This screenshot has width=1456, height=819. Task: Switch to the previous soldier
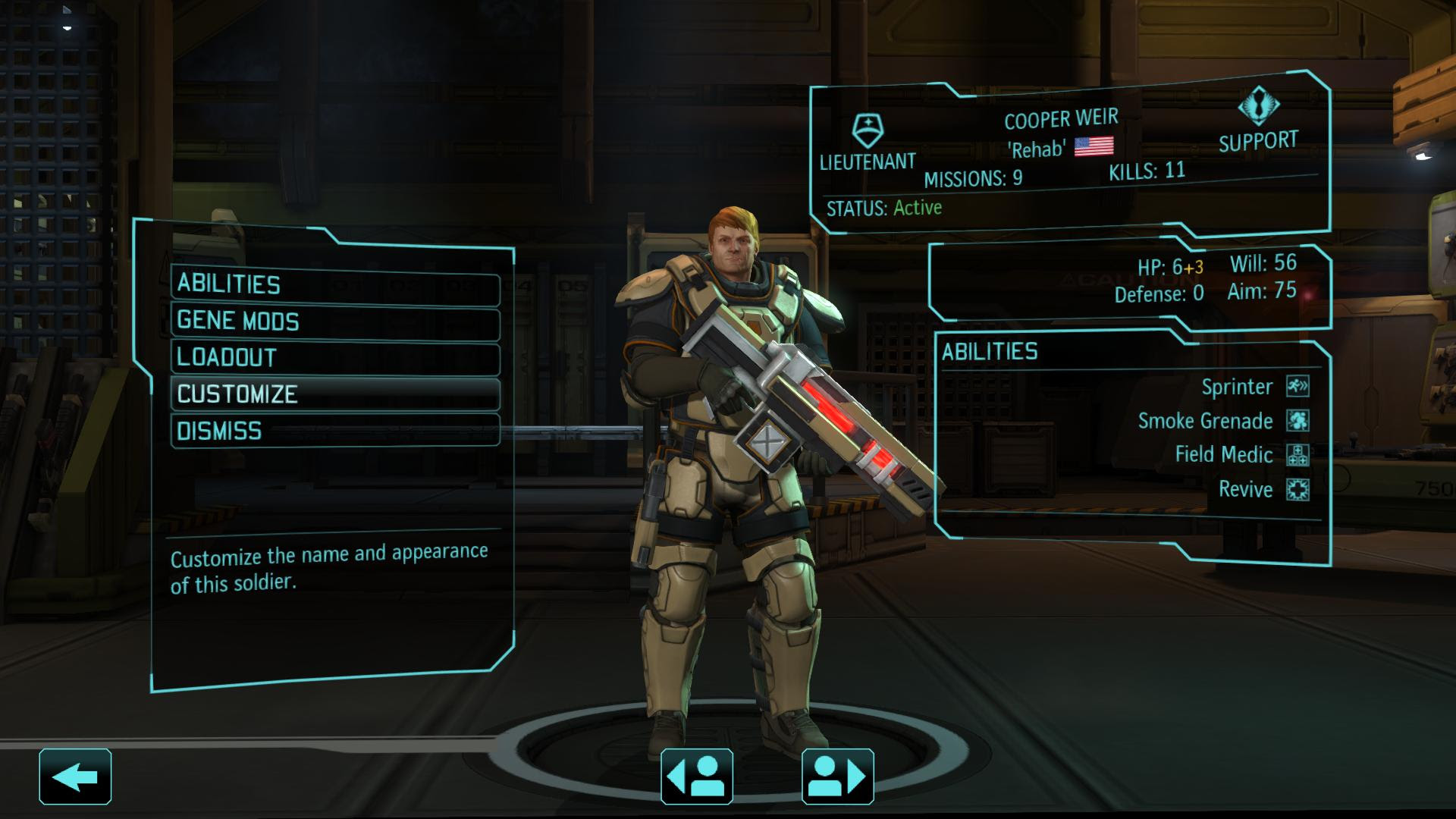(698, 775)
